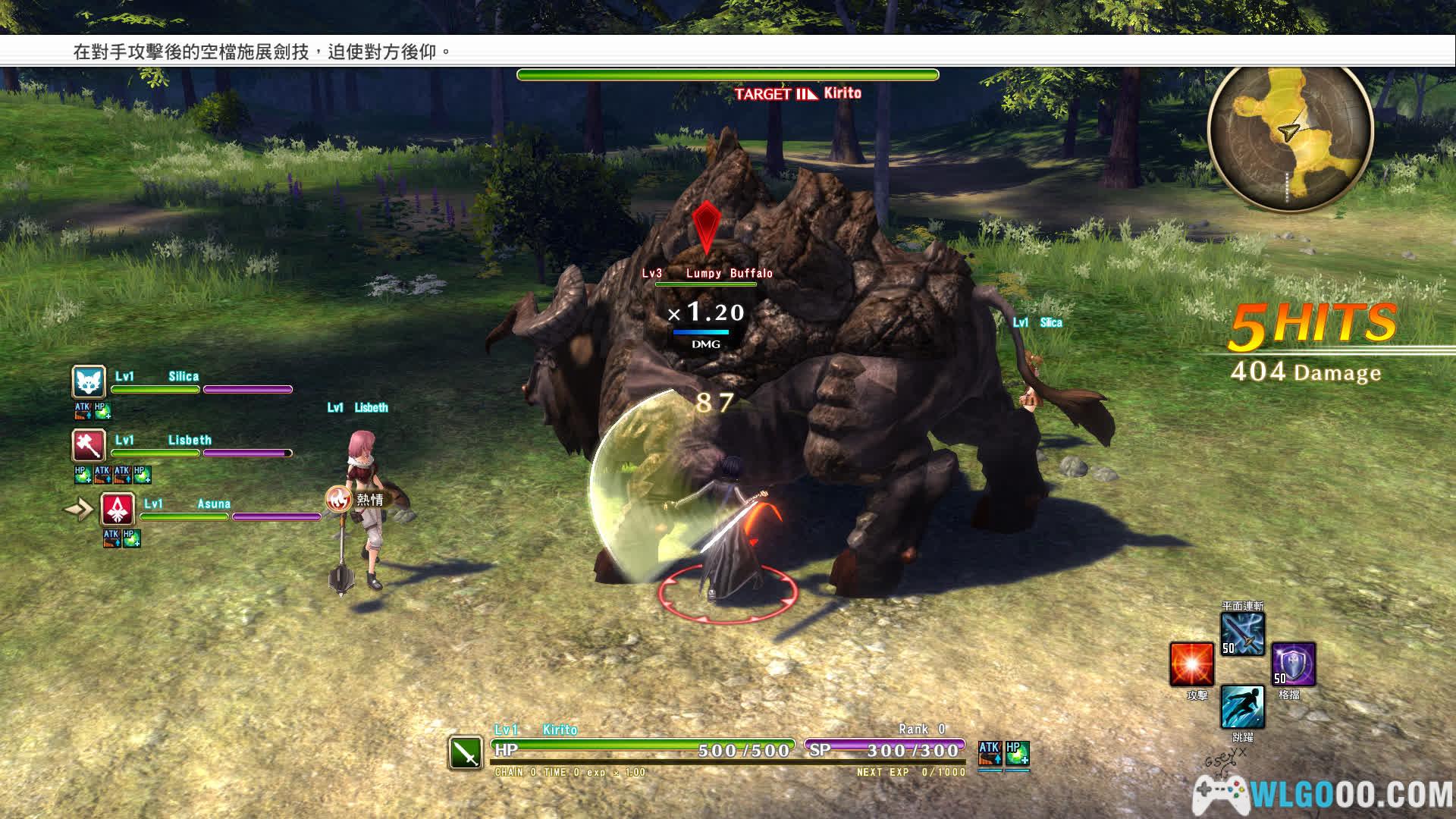1456x819 pixels.
Task: Inspect Kirito's ATK buff icon
Action: (x=990, y=753)
